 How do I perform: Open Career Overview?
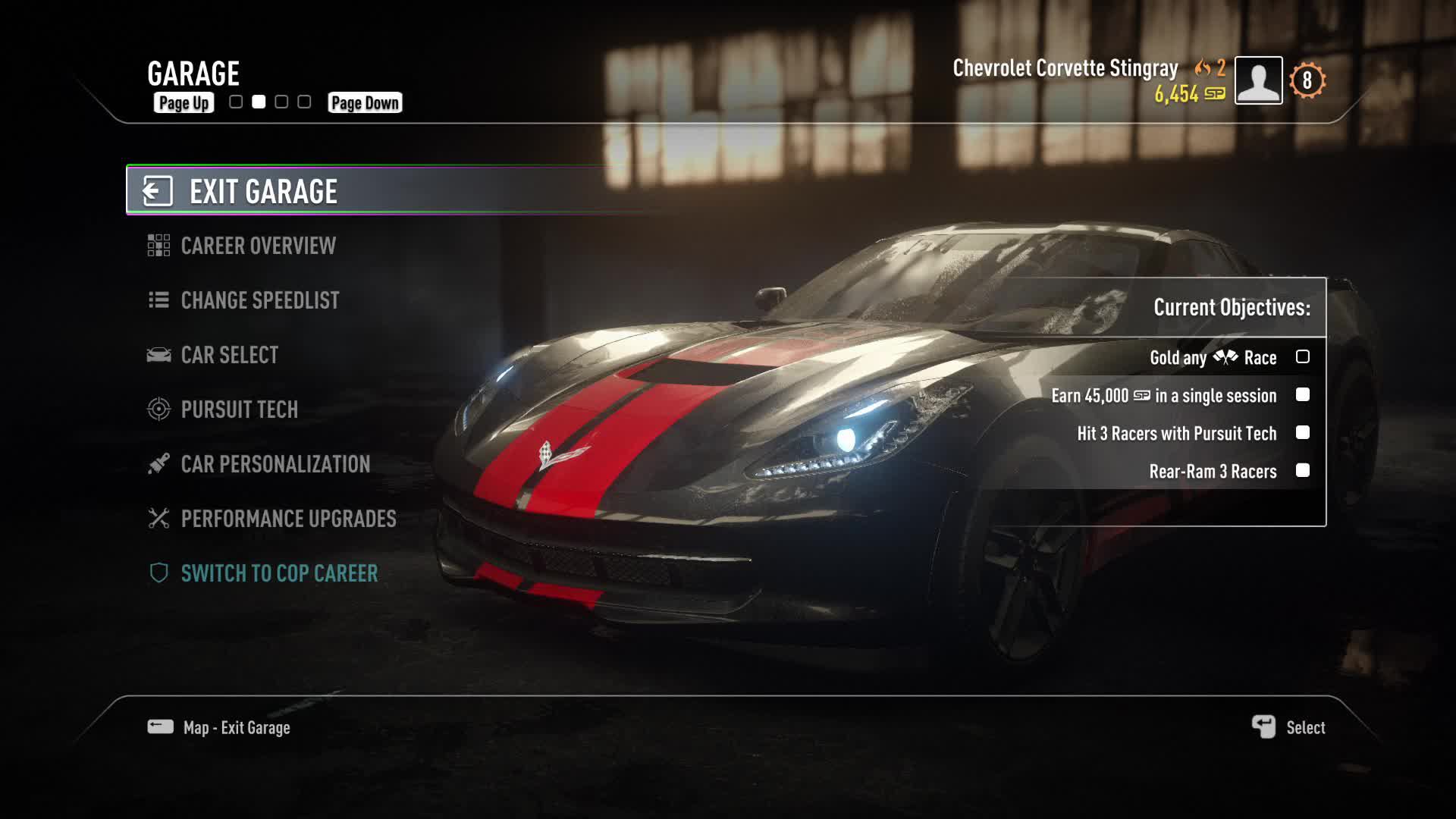point(258,246)
